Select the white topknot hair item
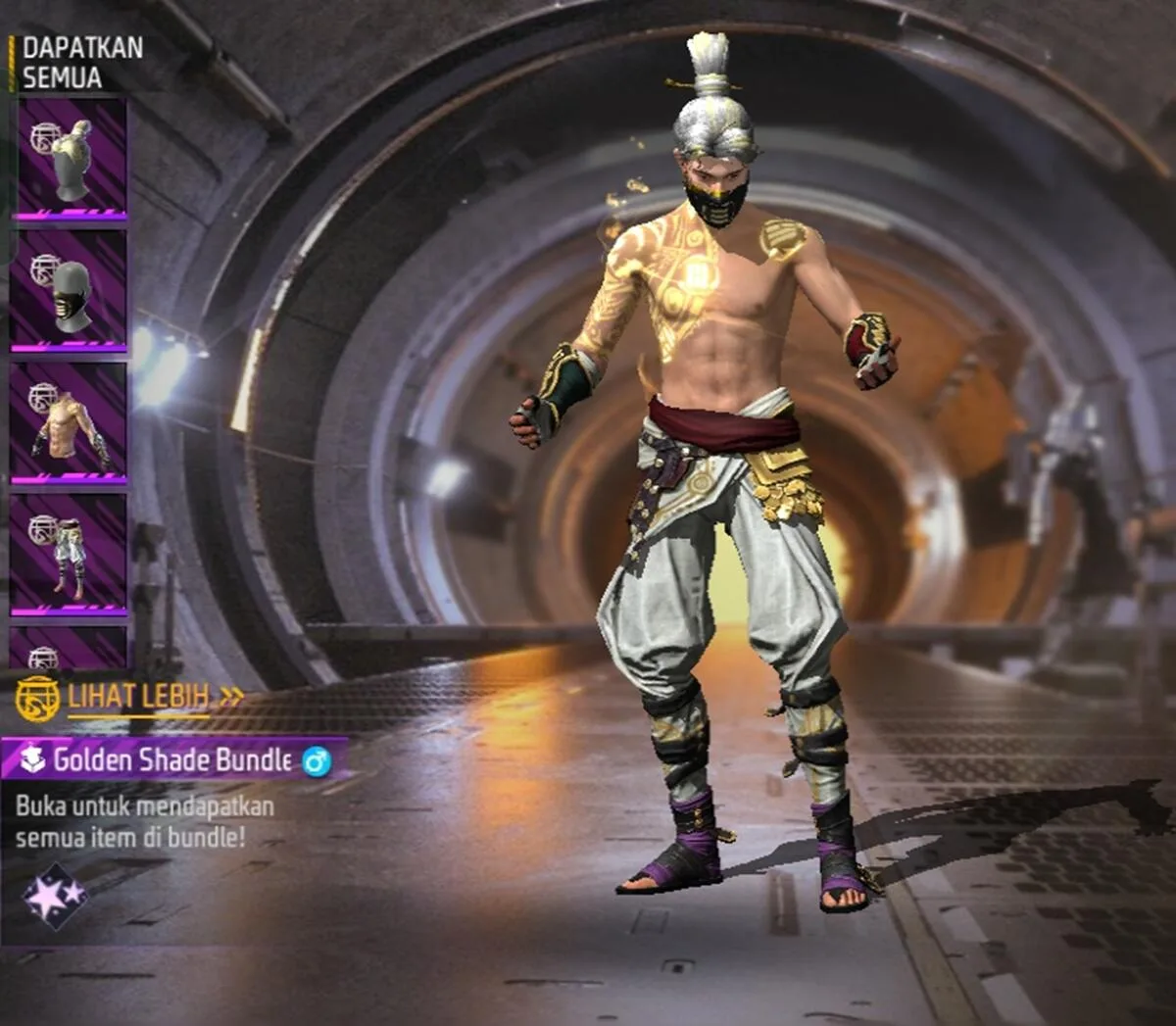Screen dimensions: 1176x1026 point(69,157)
